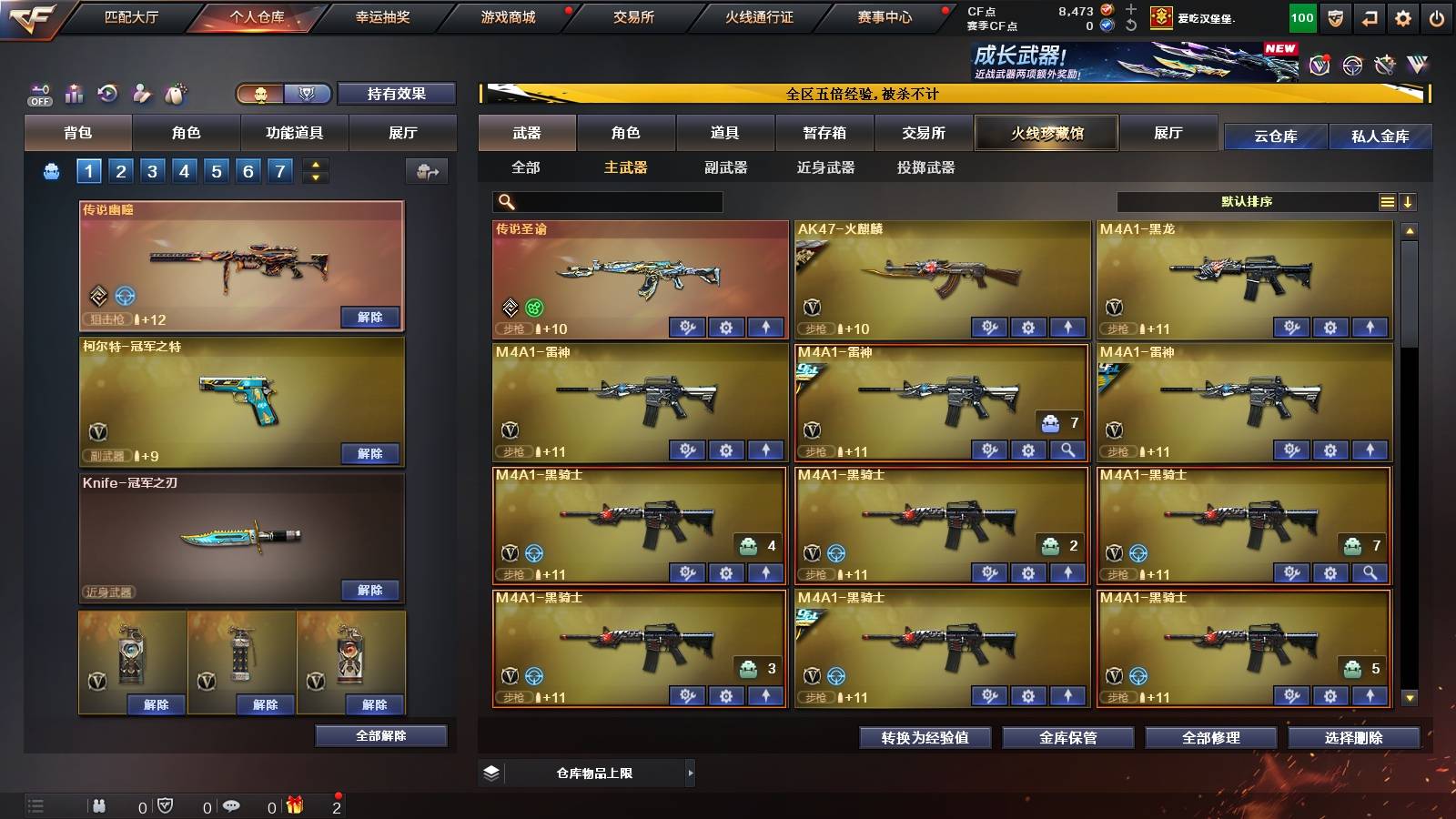Viewport: 1456px width, 819px height.
Task: Select backpack page 3
Action: (151, 169)
